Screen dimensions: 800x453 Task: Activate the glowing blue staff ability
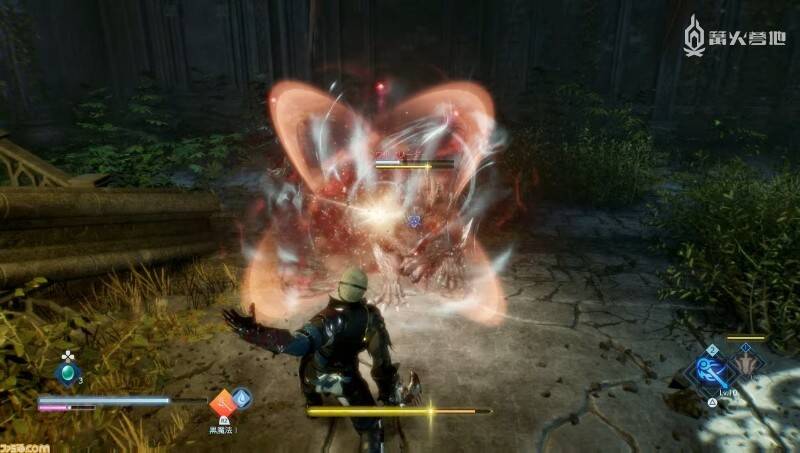712,371
